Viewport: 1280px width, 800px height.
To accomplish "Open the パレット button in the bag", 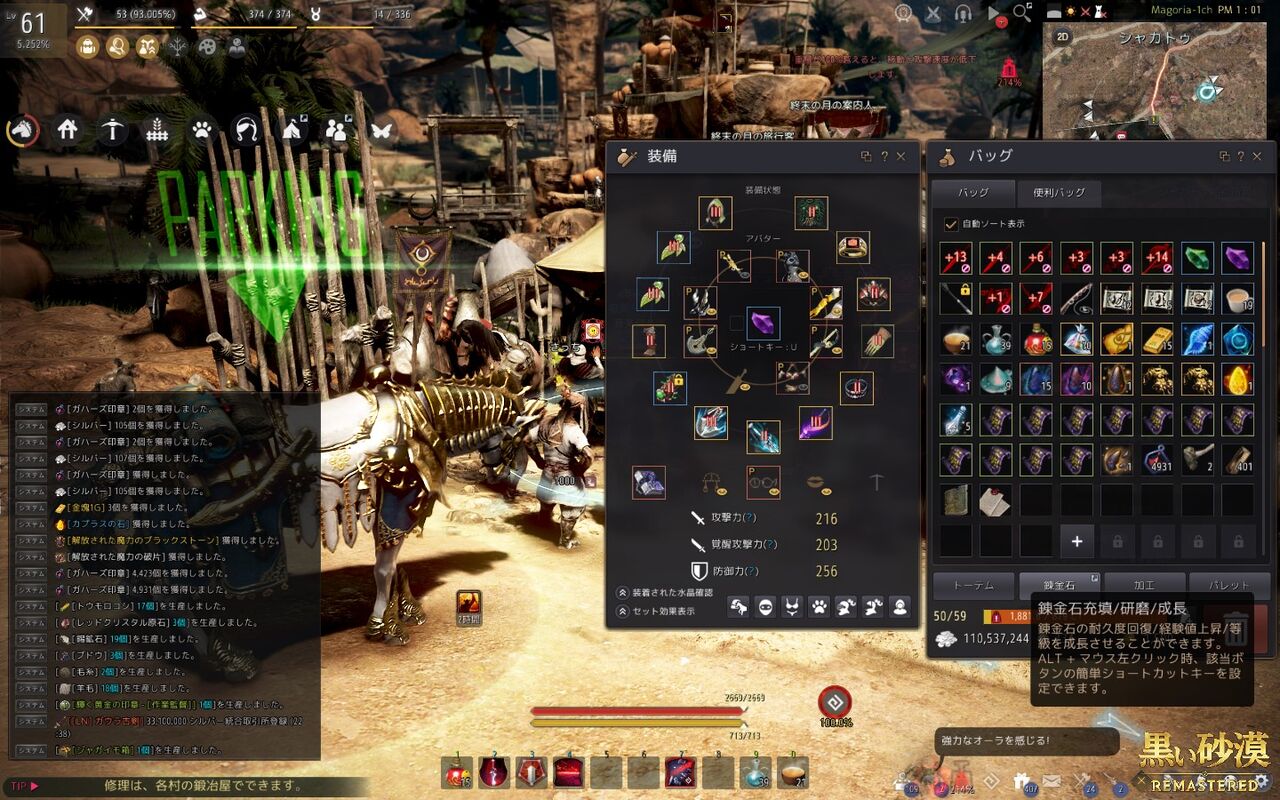I will (x=1229, y=585).
